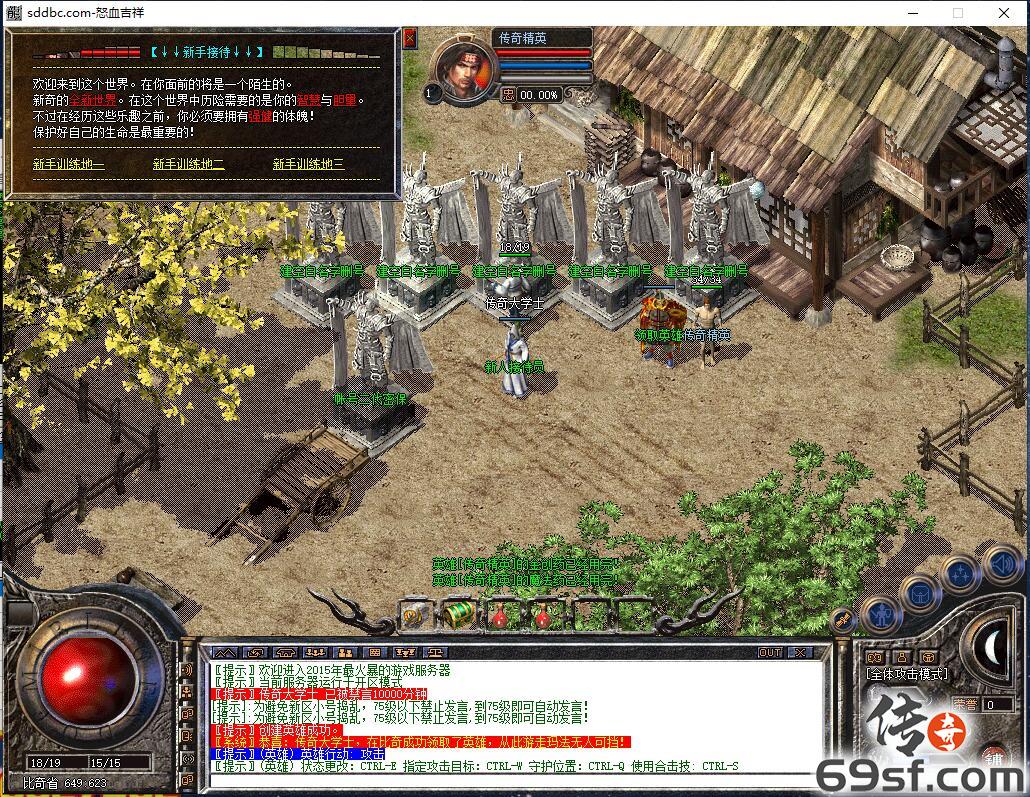Select the green treasure chest hotbar slot

coord(458,612)
